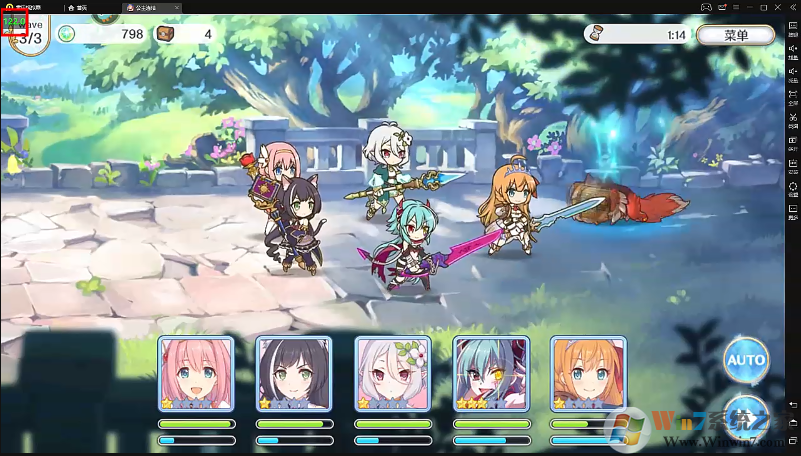The height and width of the screenshot is (456, 801).
Task: Toggle AUTO battle mode
Action: [x=746, y=359]
